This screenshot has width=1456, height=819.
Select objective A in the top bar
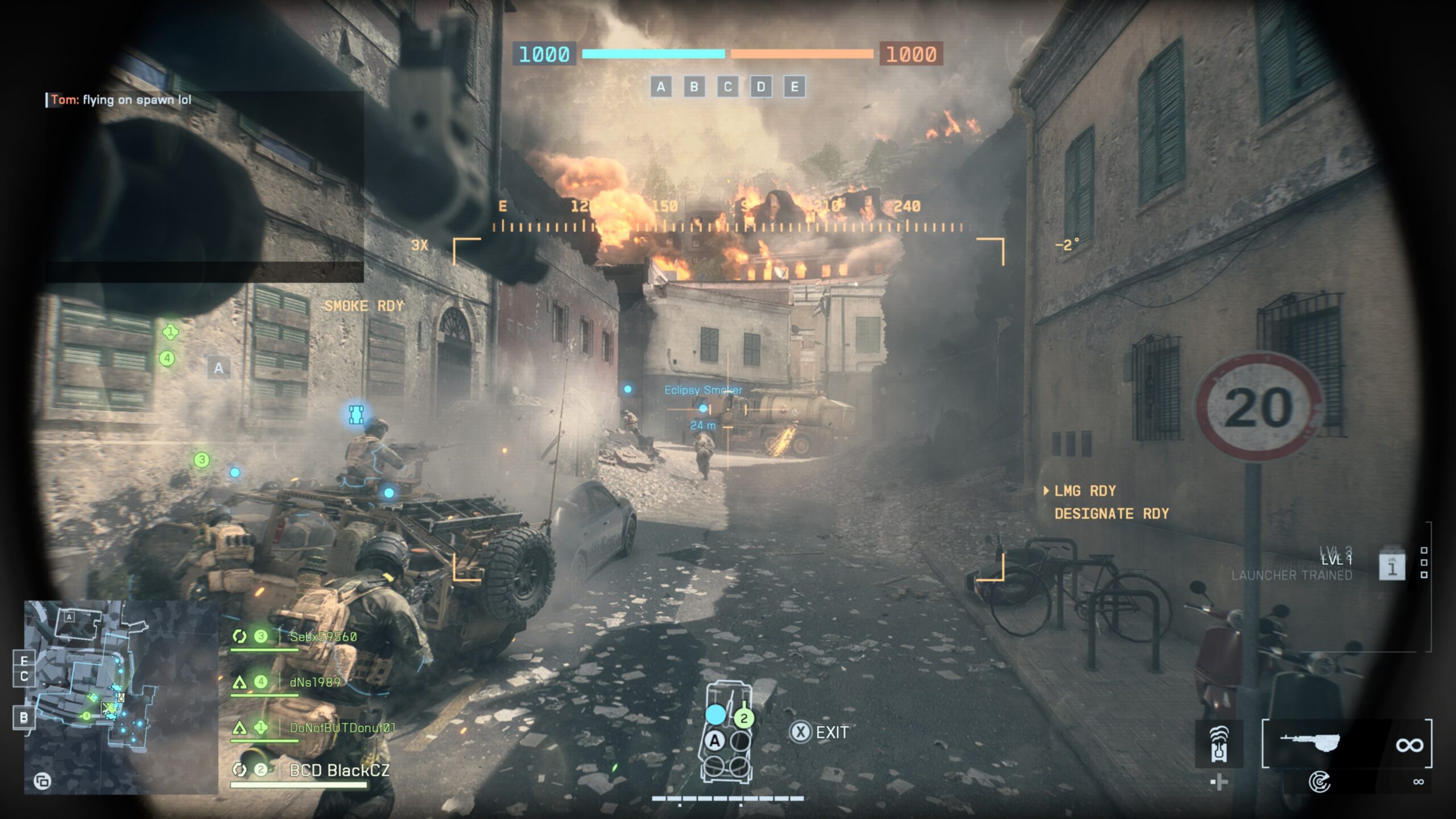660,87
